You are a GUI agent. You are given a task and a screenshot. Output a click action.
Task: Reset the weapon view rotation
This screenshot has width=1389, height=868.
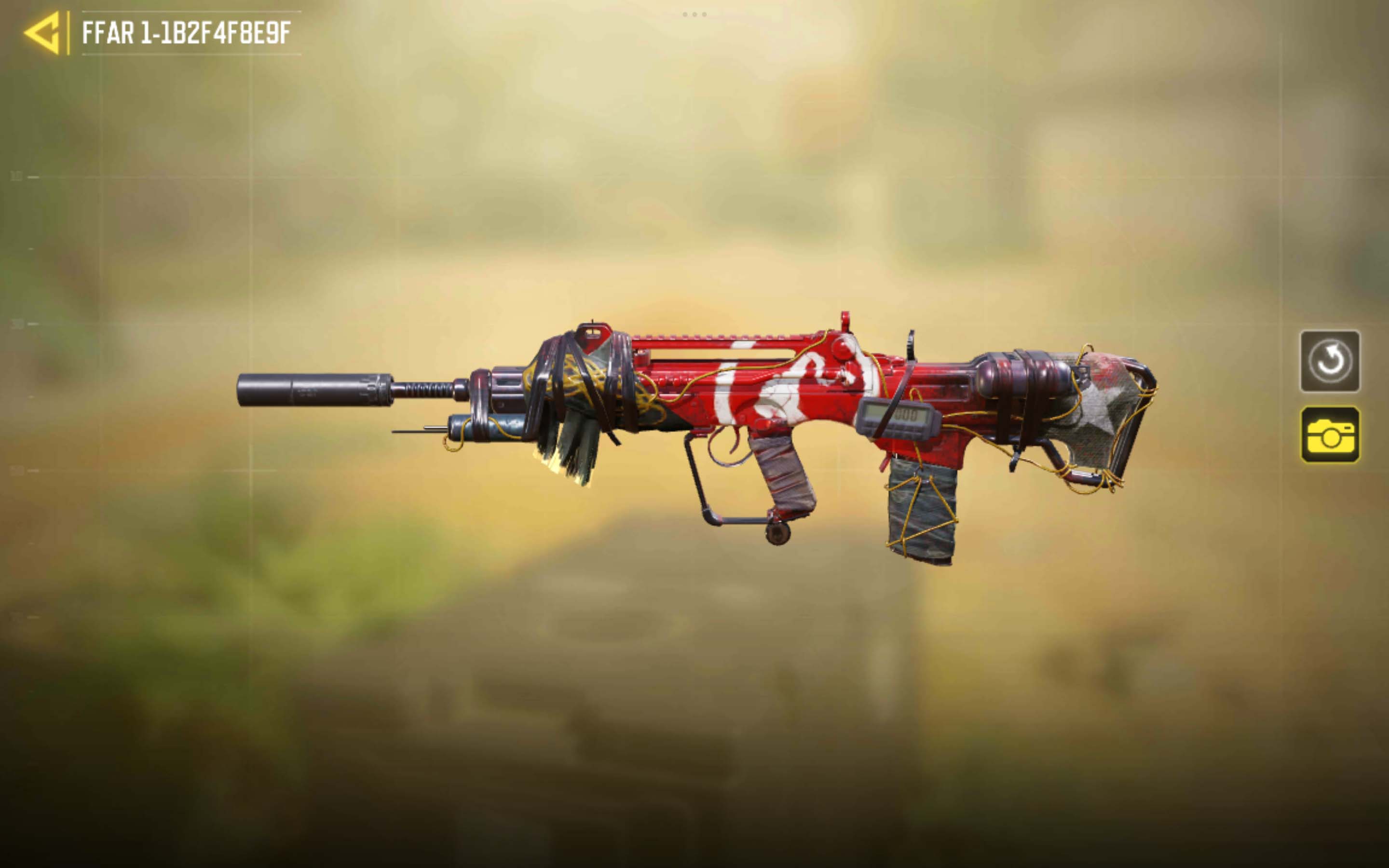pos(1329,361)
